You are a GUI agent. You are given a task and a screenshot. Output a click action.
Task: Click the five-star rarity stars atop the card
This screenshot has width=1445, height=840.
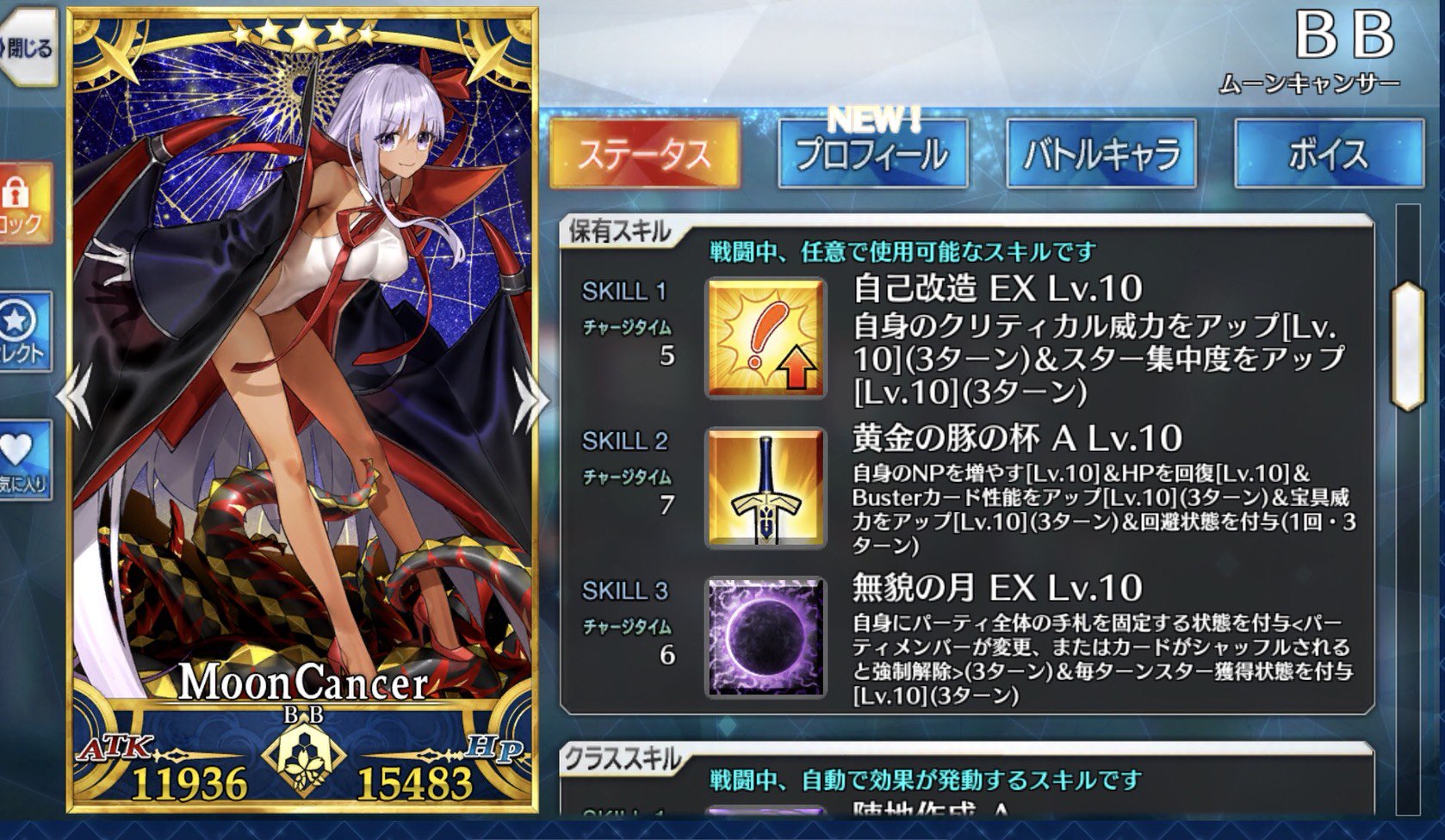pos(302,36)
